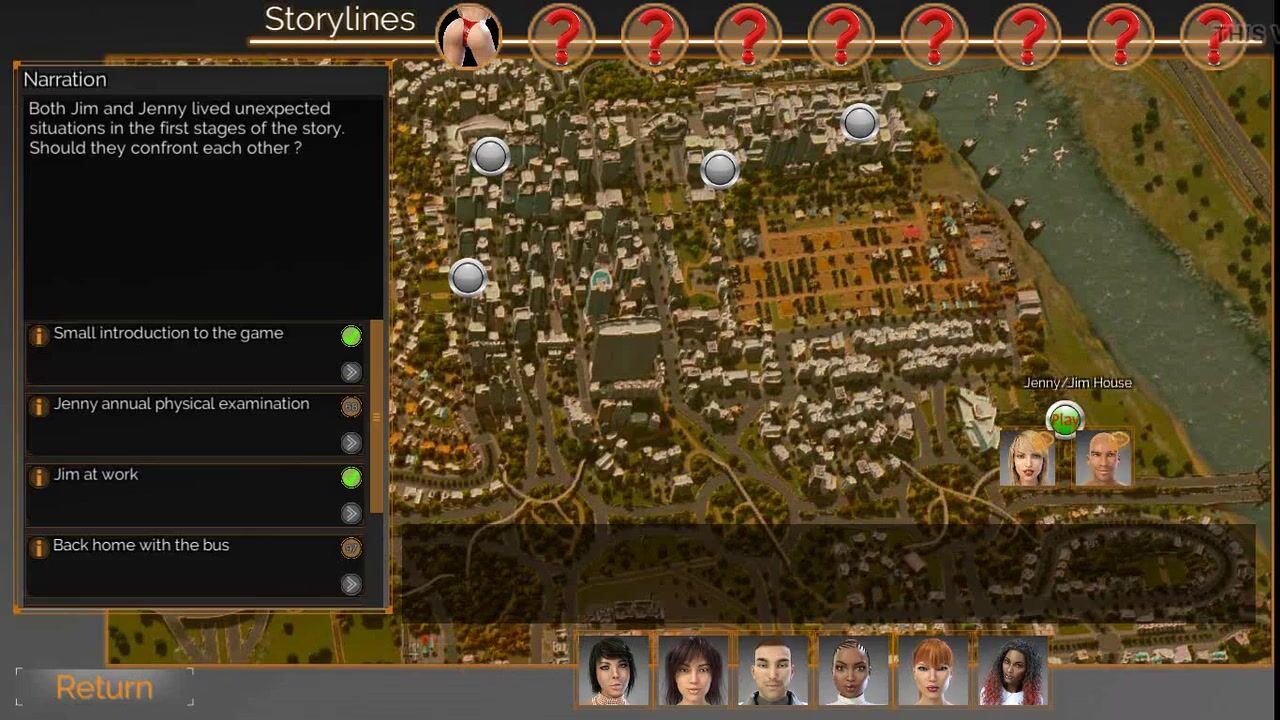The width and height of the screenshot is (1280, 720).
Task: Play the Jenny/Jim House scene
Action: [1065, 421]
